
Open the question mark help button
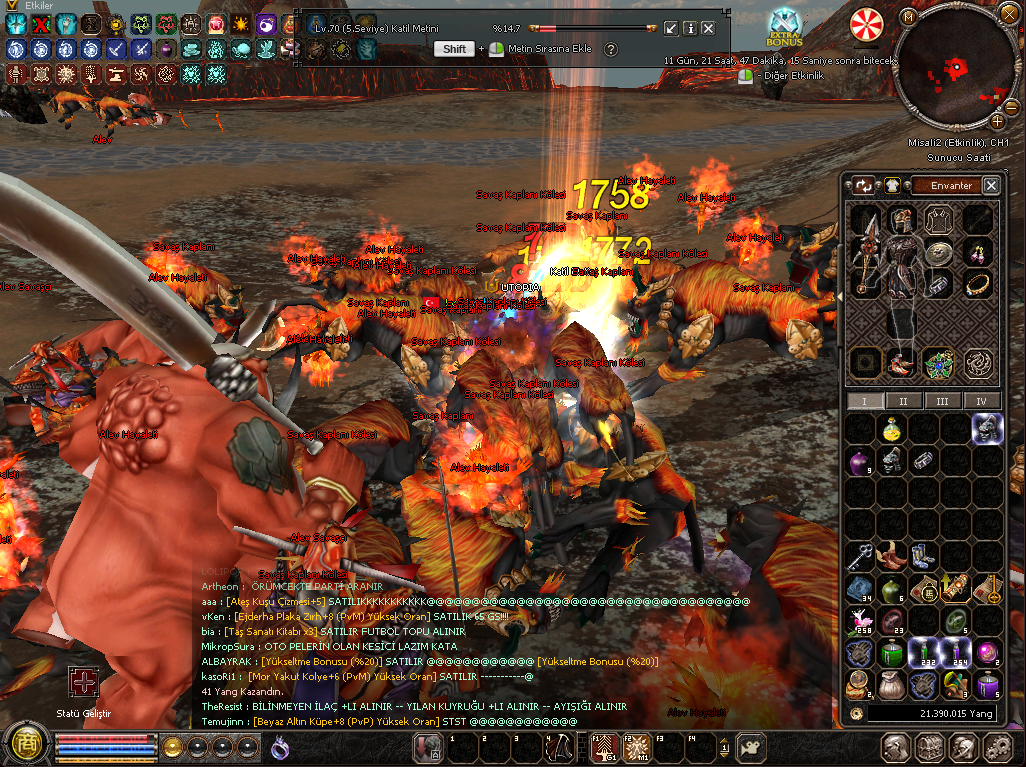(x=611, y=49)
